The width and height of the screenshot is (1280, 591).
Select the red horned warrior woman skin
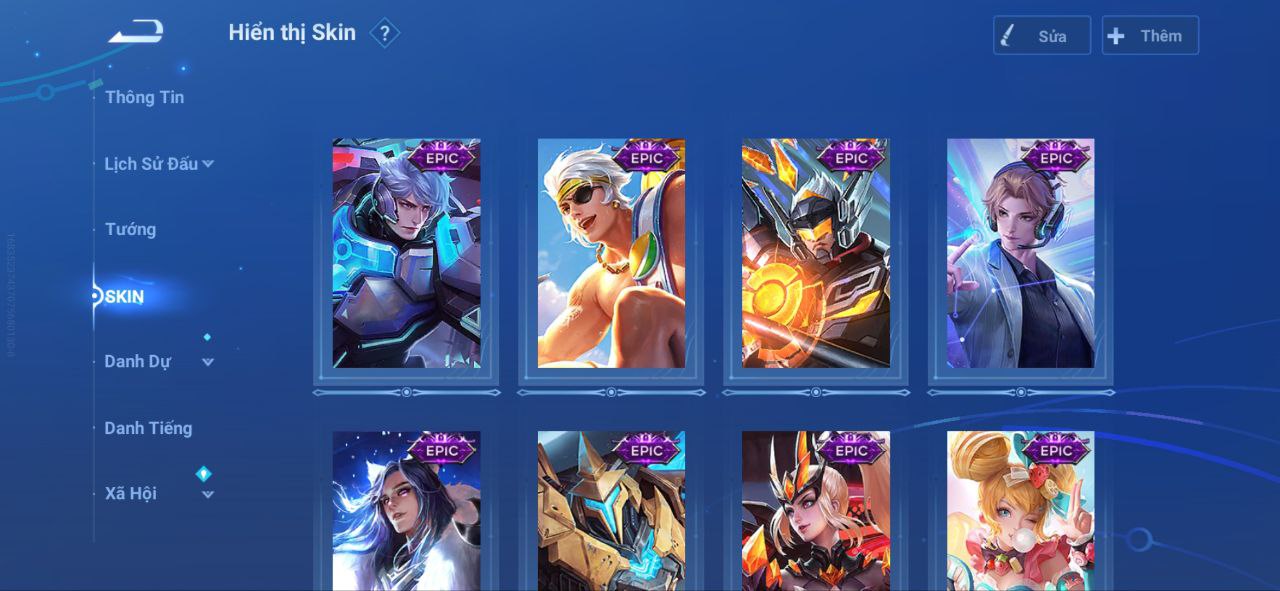tap(816, 512)
